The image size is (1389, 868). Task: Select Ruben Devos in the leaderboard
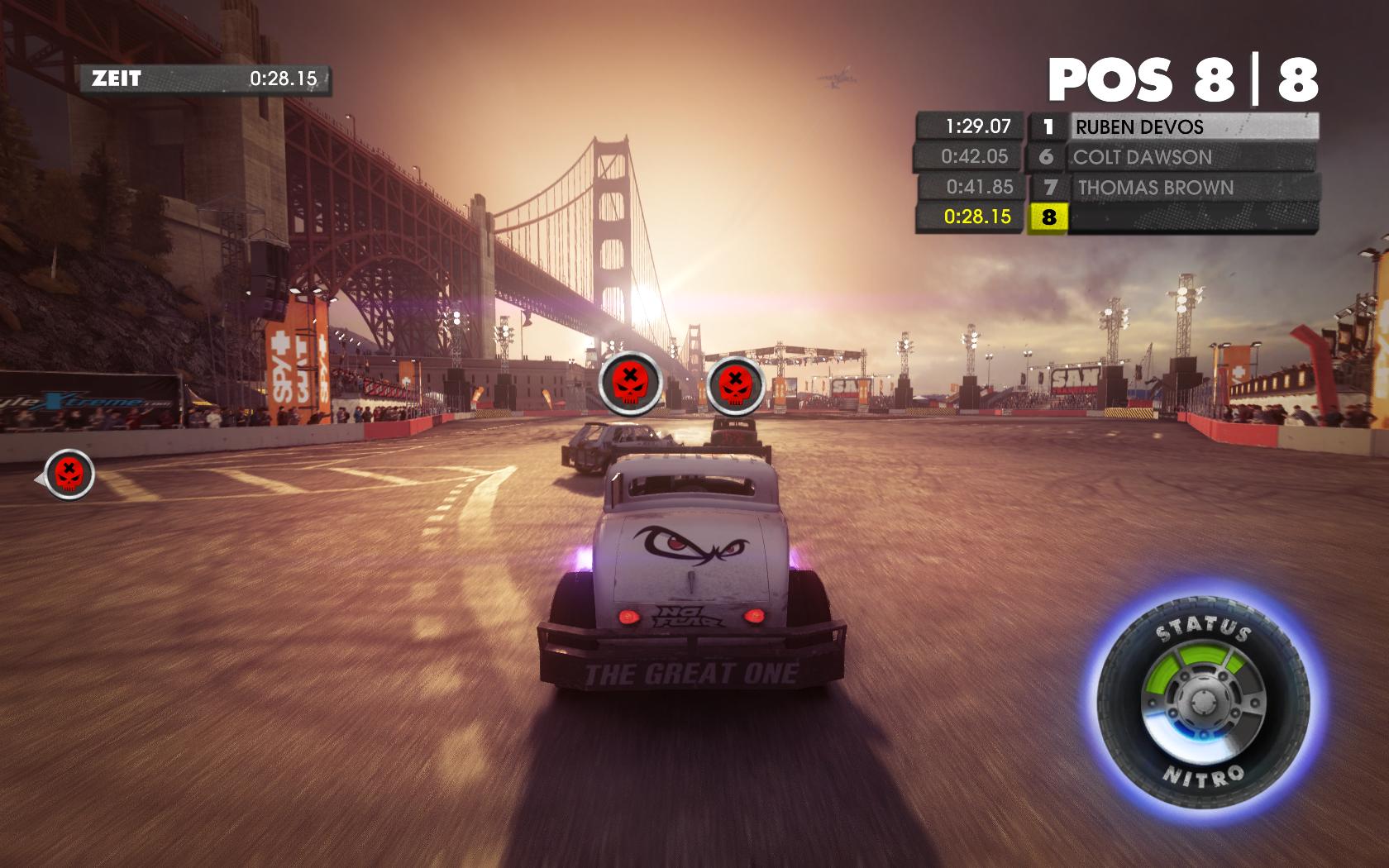1193,127
